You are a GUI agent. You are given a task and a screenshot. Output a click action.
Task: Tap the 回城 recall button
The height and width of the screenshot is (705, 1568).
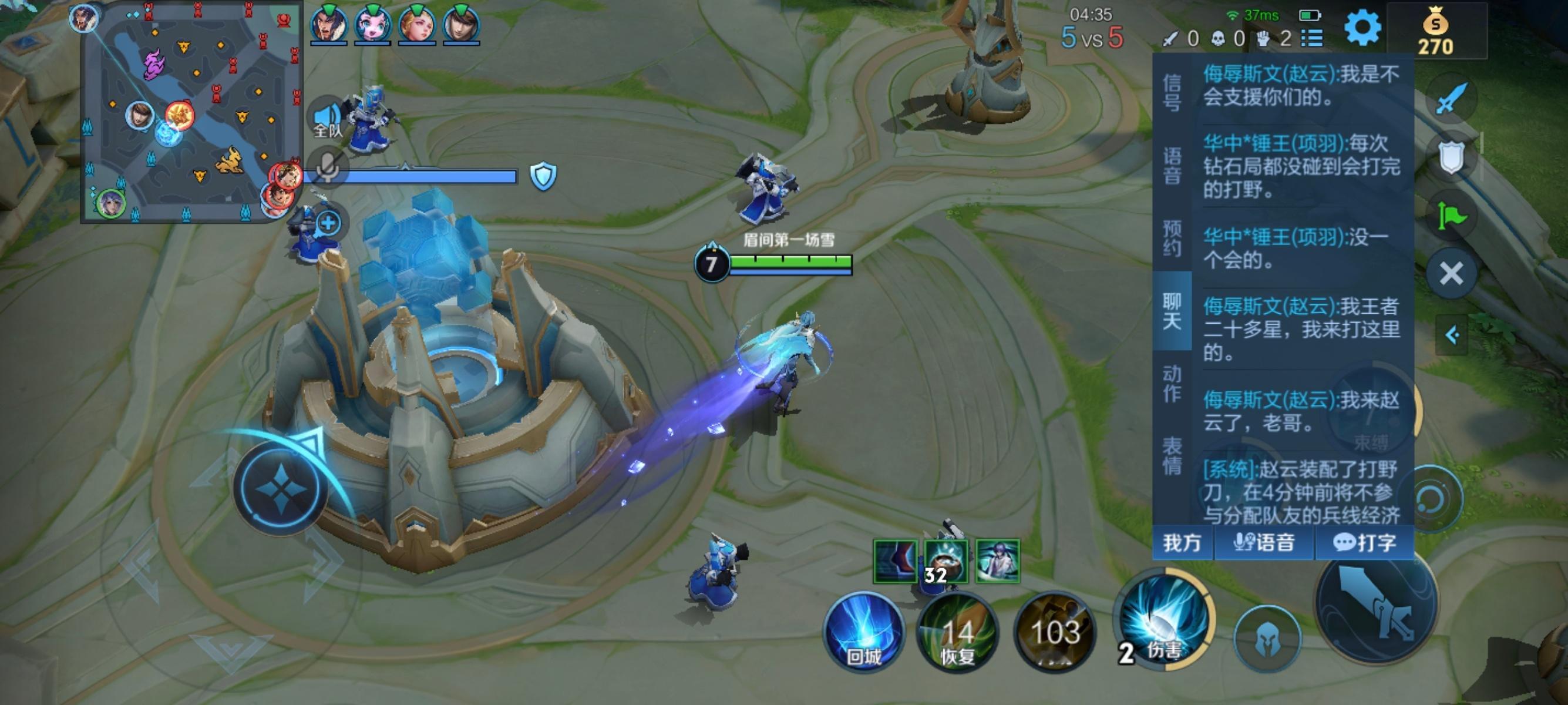click(x=864, y=632)
